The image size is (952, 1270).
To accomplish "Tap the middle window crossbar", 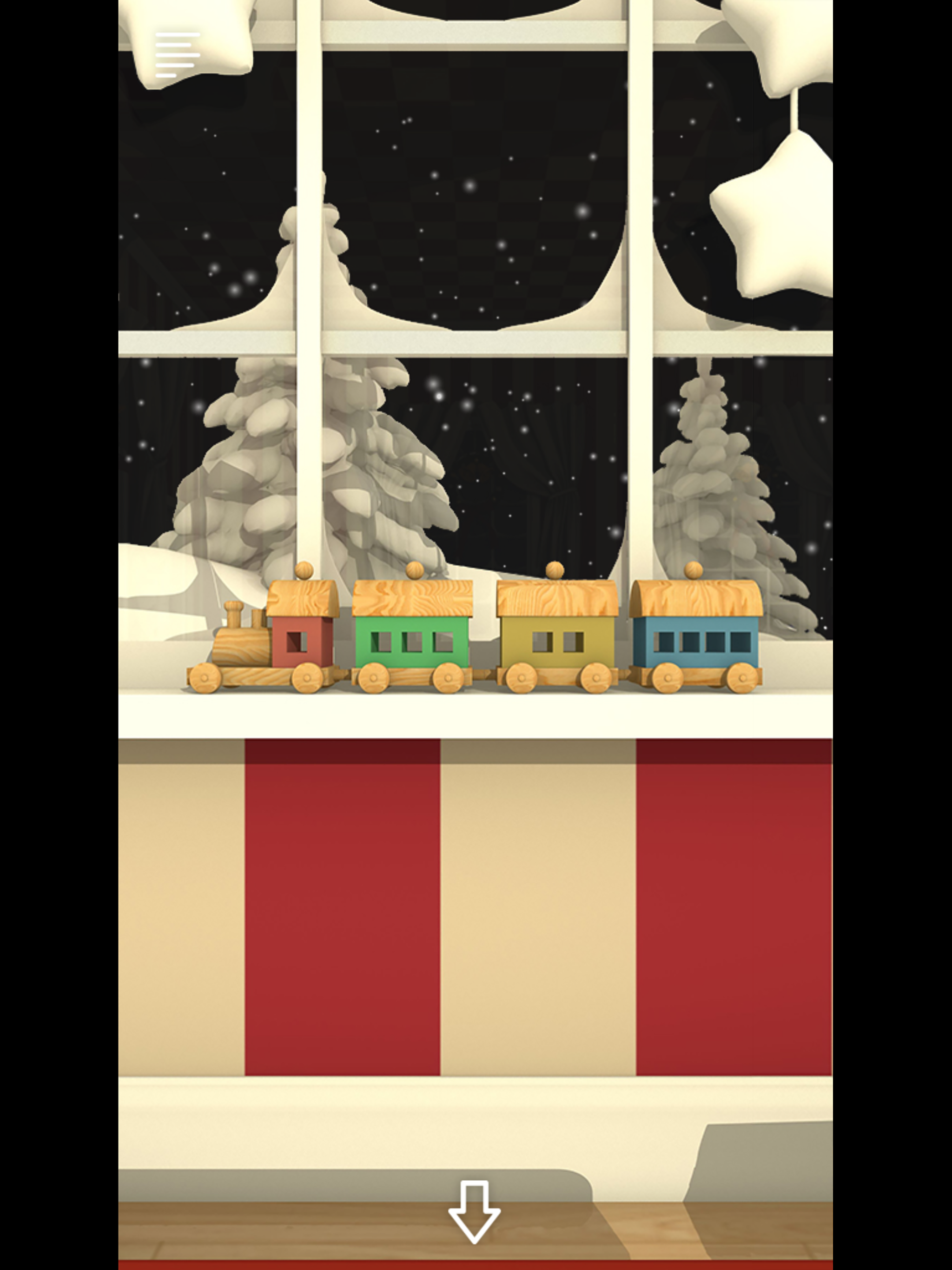I will [x=476, y=342].
